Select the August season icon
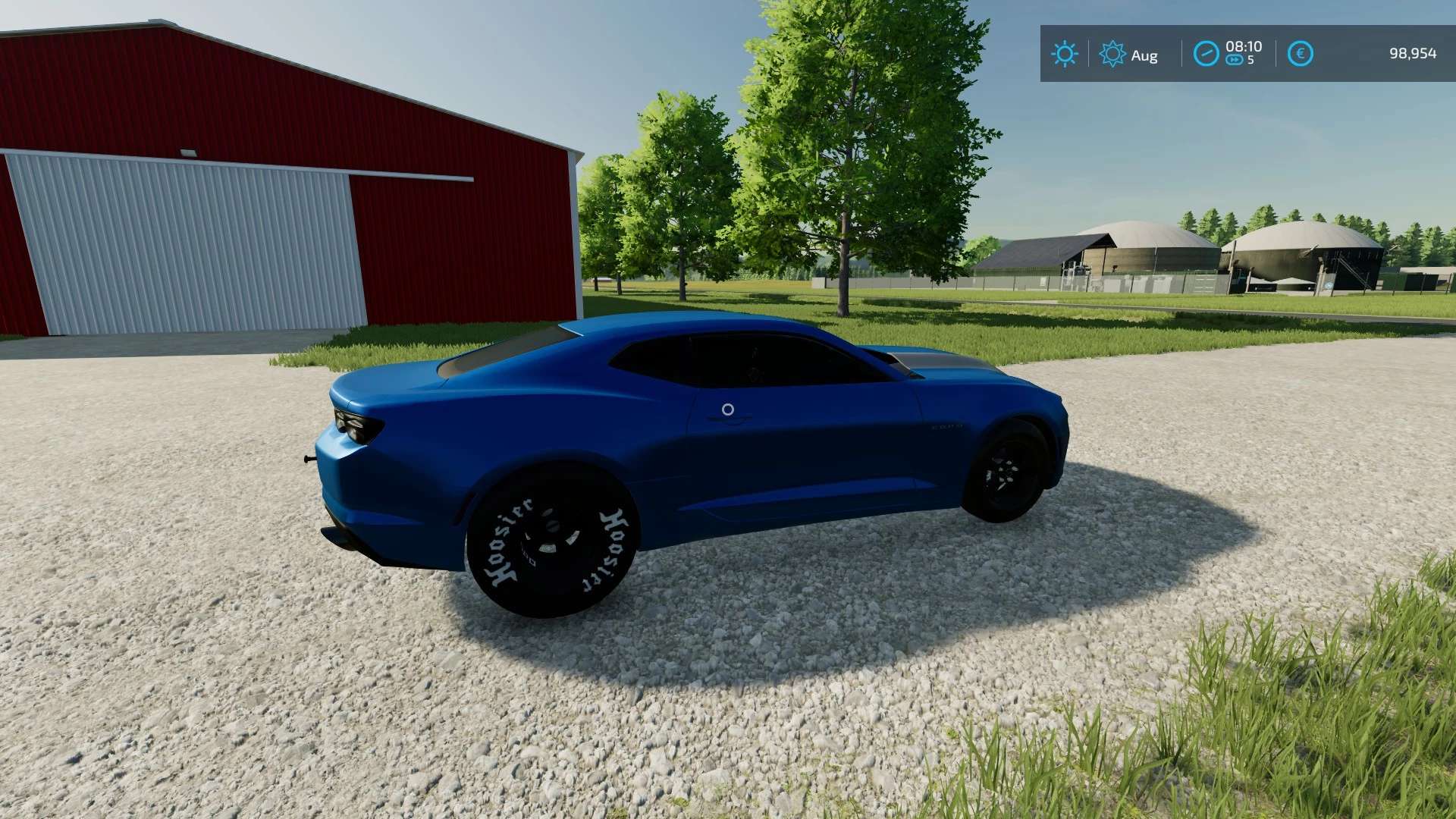This screenshot has width=1456, height=819. (1112, 54)
